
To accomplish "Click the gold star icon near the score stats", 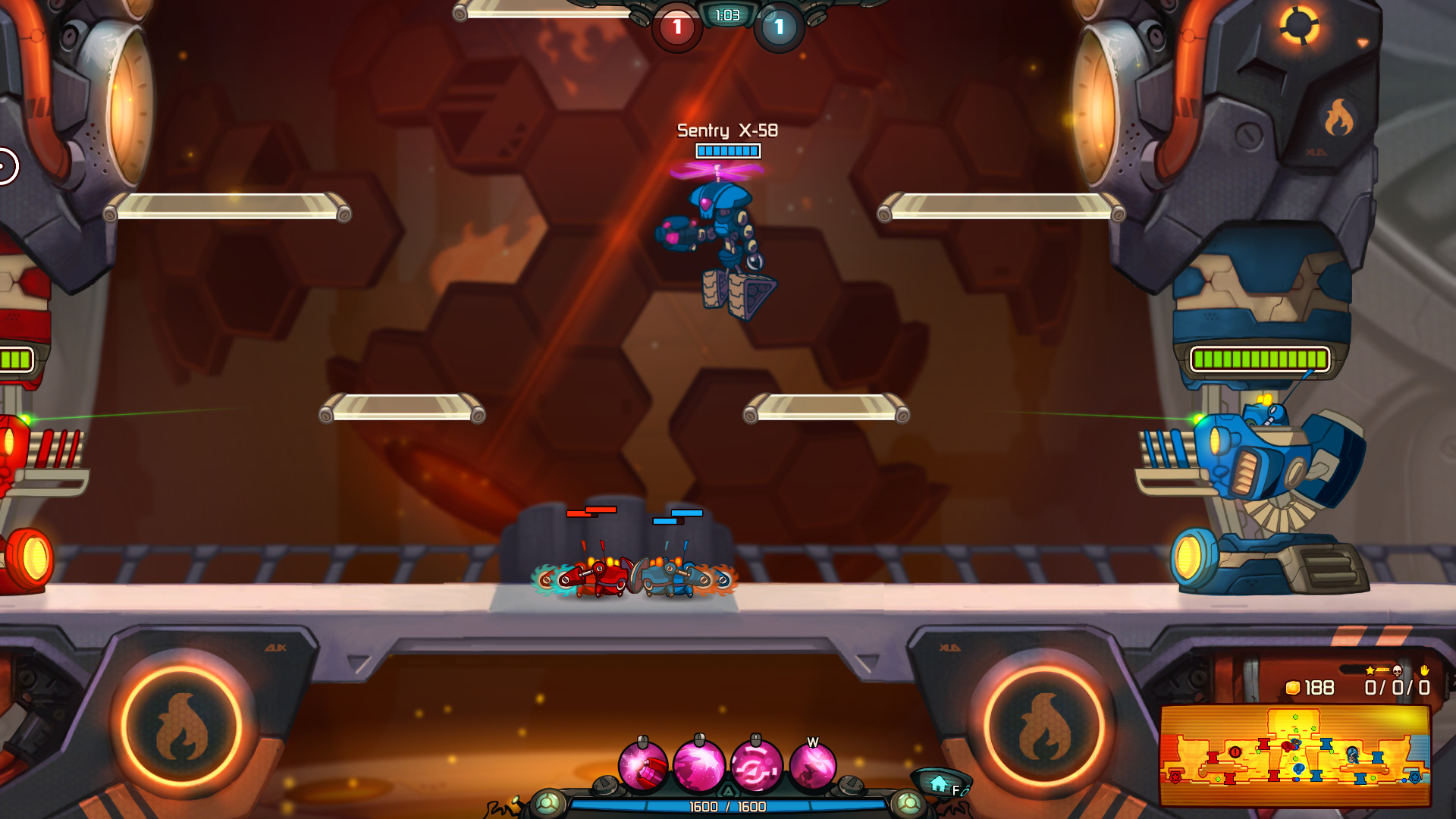I will [1370, 670].
